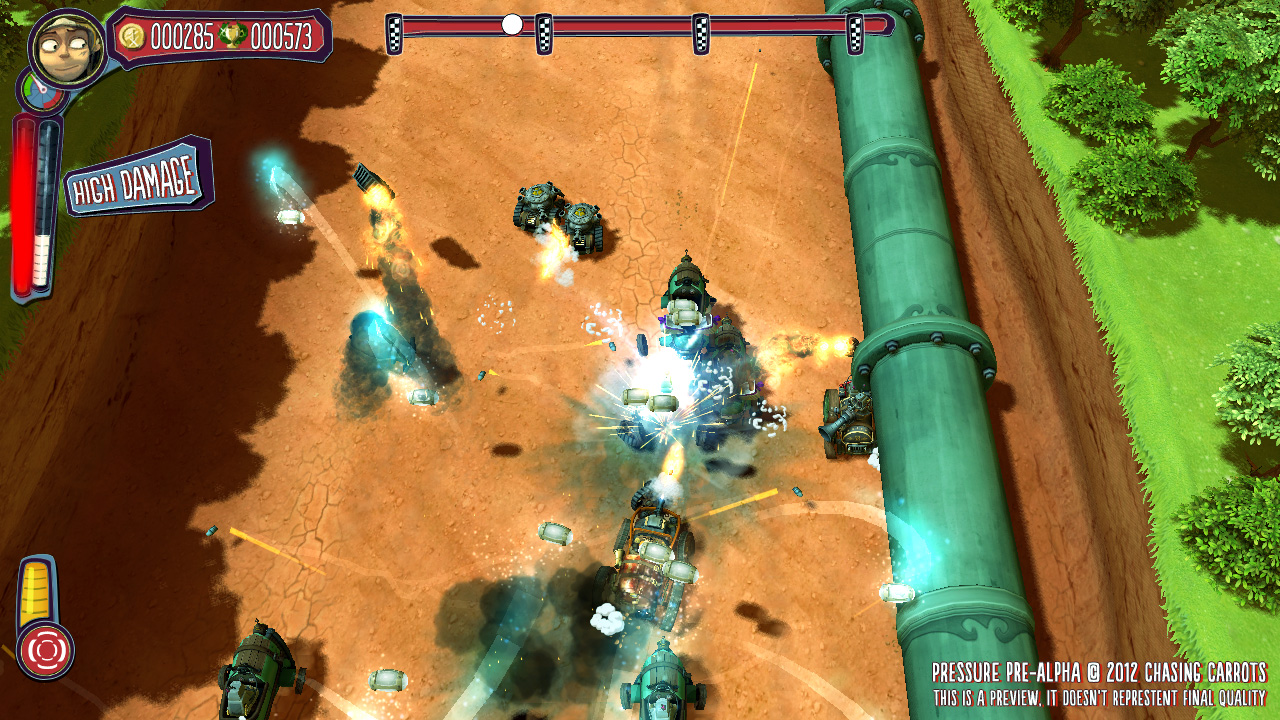Click the driver portrait icon
This screenshot has width=1280, height=720.
coord(67,46)
